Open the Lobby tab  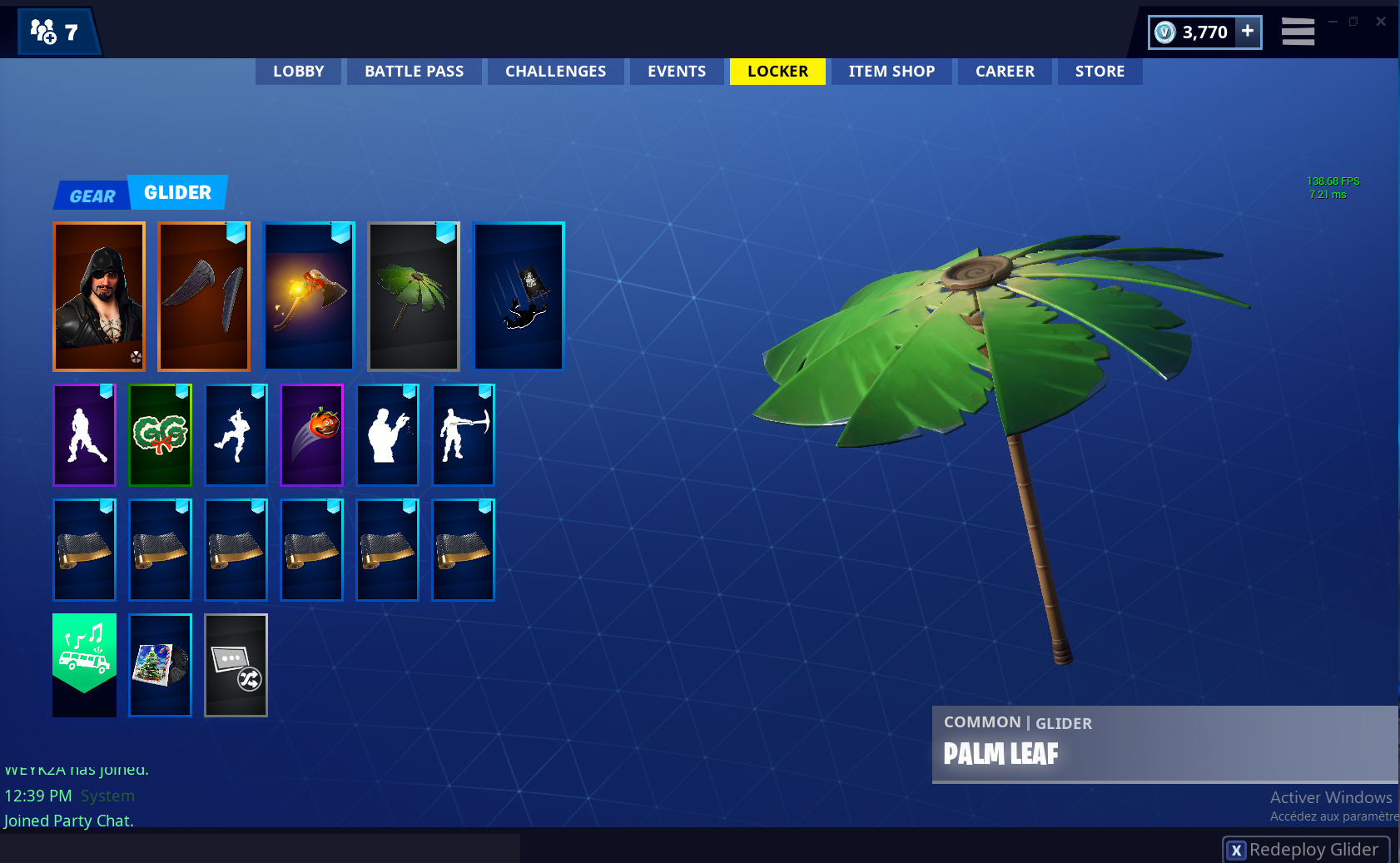(x=298, y=72)
